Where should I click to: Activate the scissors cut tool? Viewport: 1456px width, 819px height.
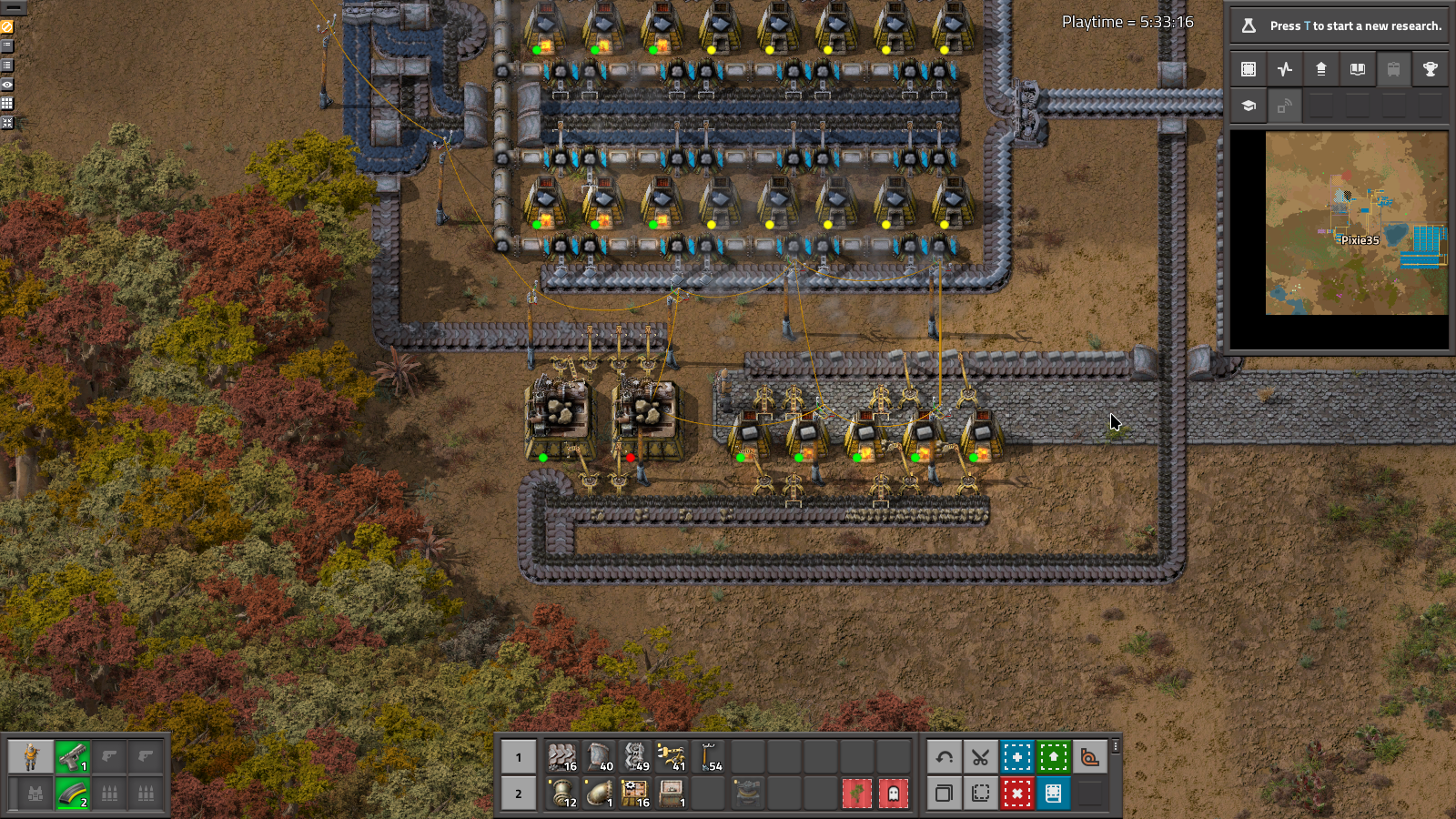click(x=980, y=756)
